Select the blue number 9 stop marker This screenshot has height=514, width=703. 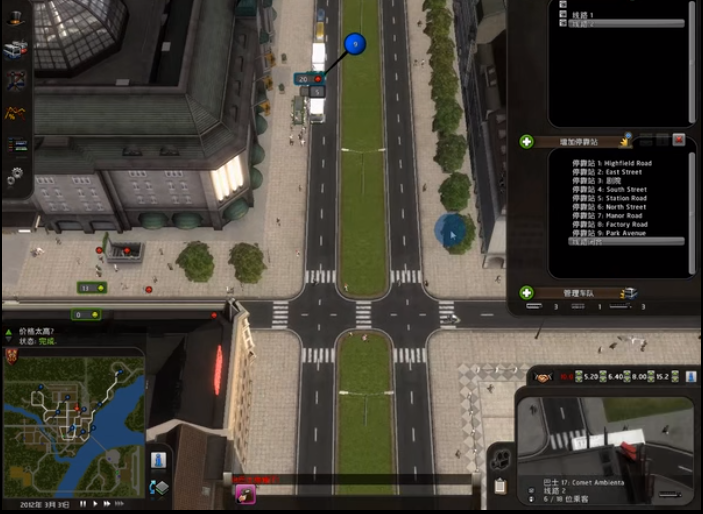coord(355,44)
